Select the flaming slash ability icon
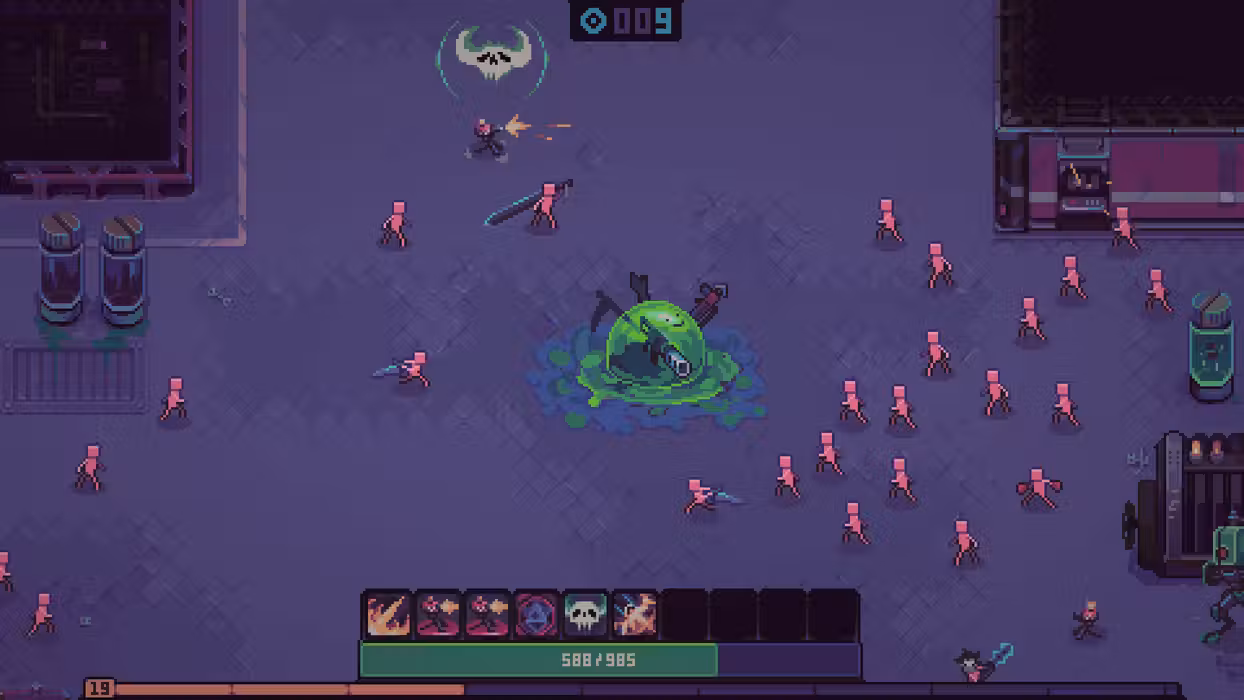1244x700 pixels. [x=387, y=614]
